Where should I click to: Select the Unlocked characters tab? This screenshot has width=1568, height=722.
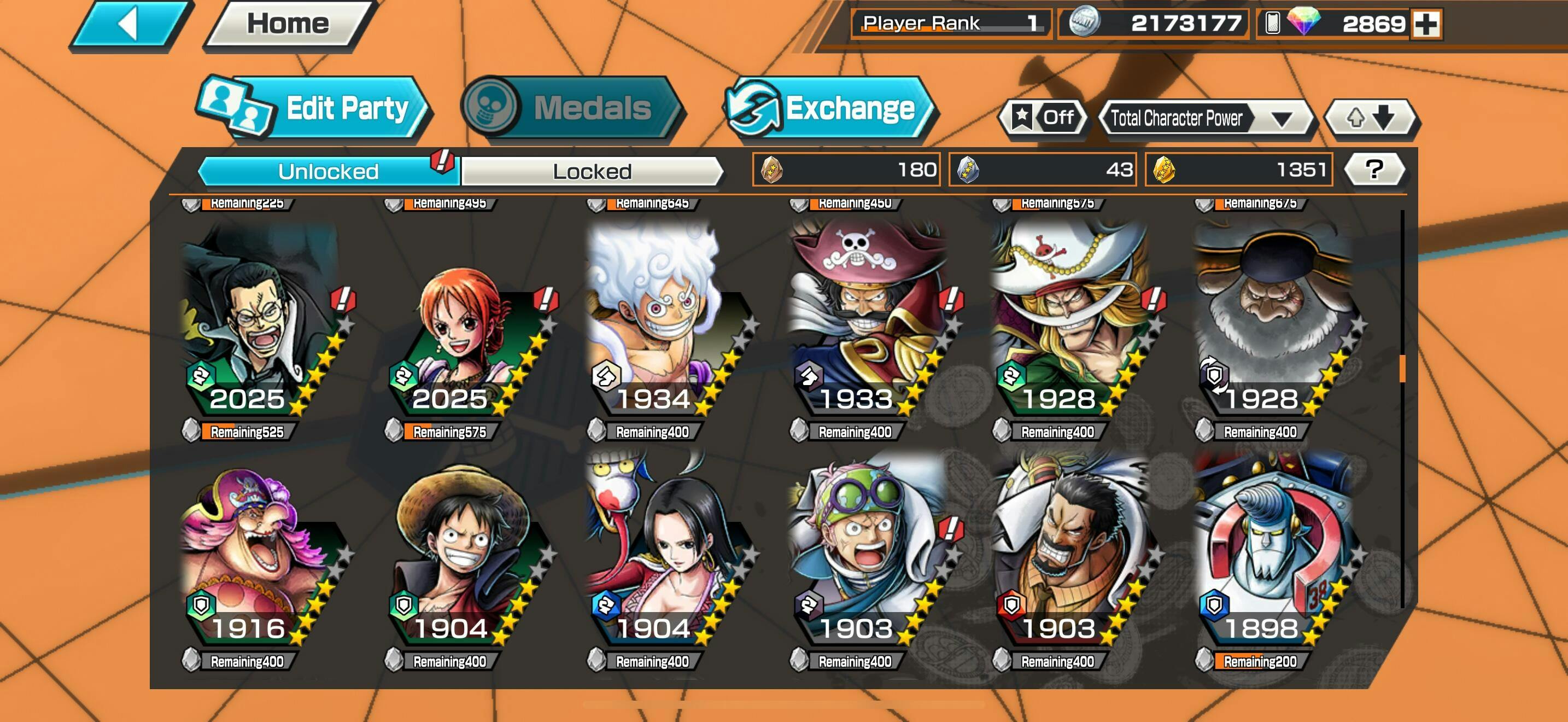(328, 171)
